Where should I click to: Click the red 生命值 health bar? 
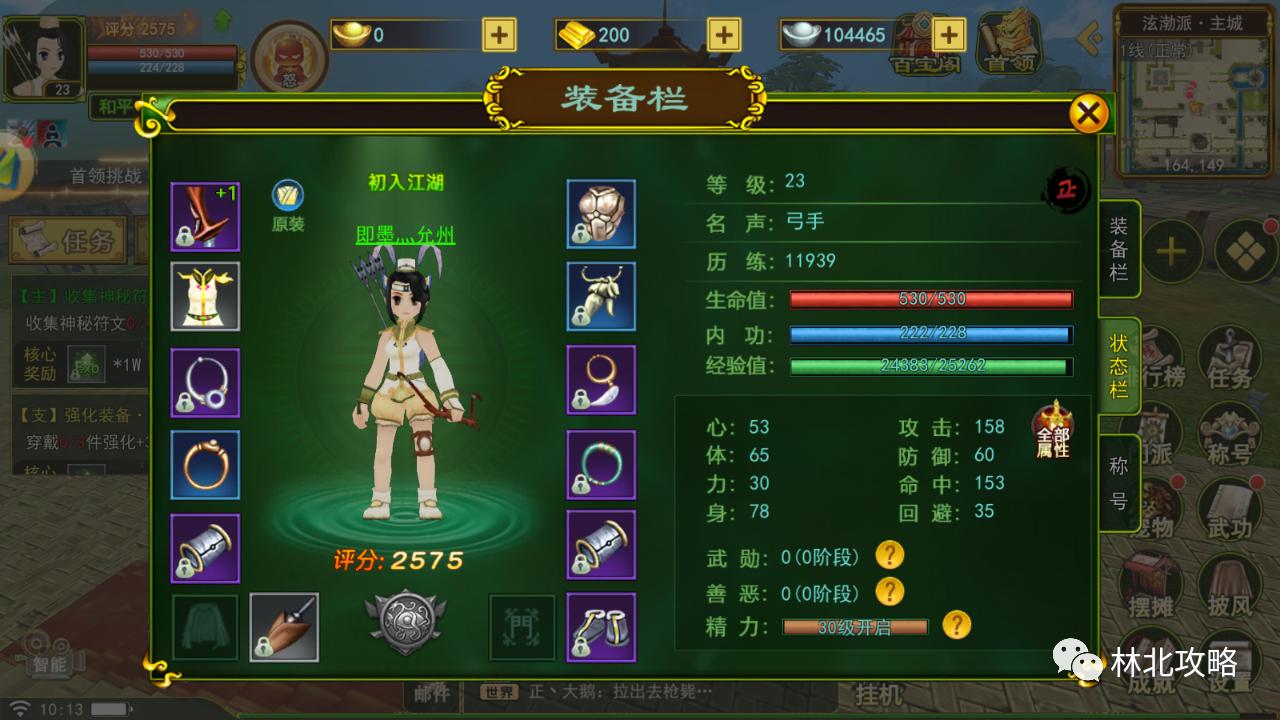pos(928,298)
